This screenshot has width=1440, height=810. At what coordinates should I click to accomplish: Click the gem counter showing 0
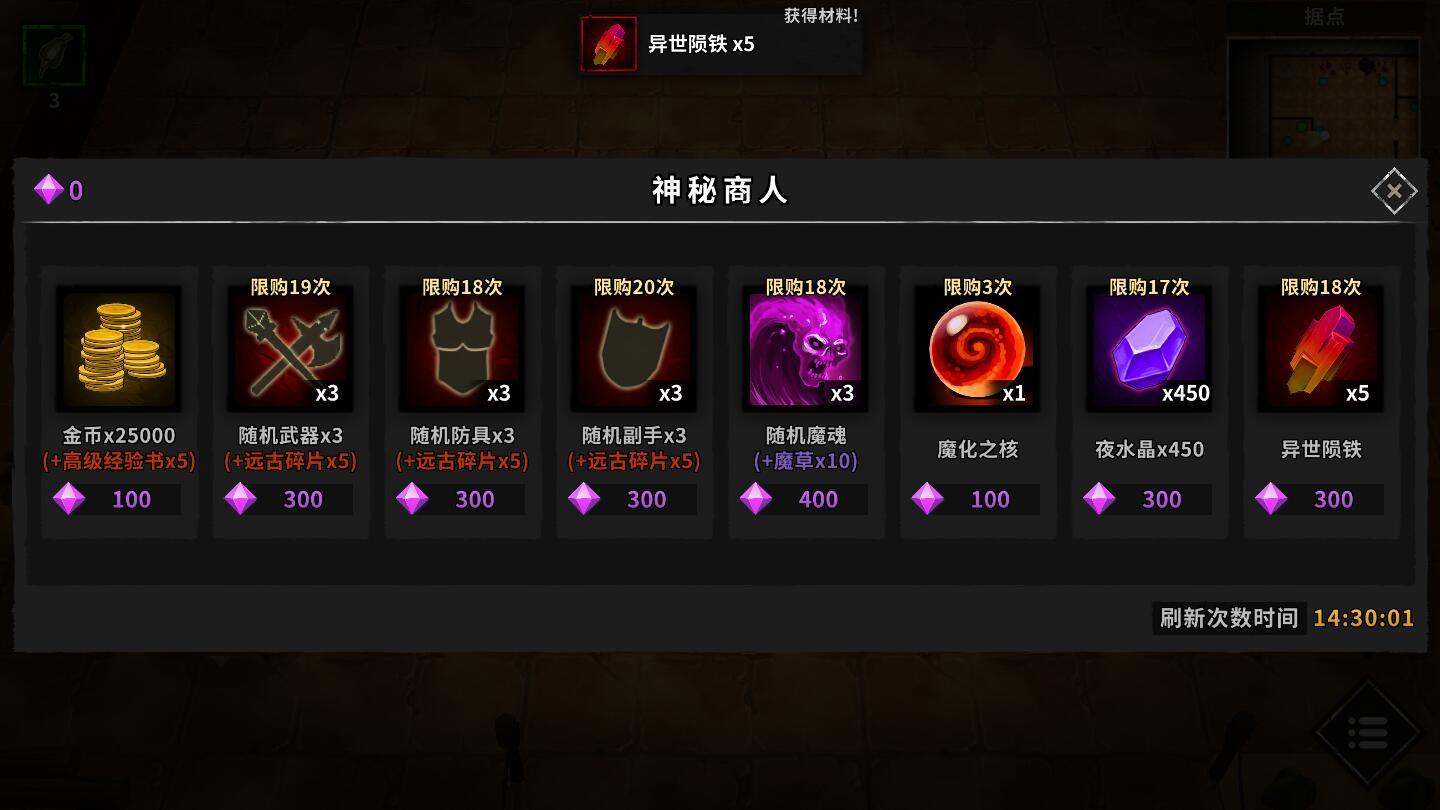click(x=58, y=190)
